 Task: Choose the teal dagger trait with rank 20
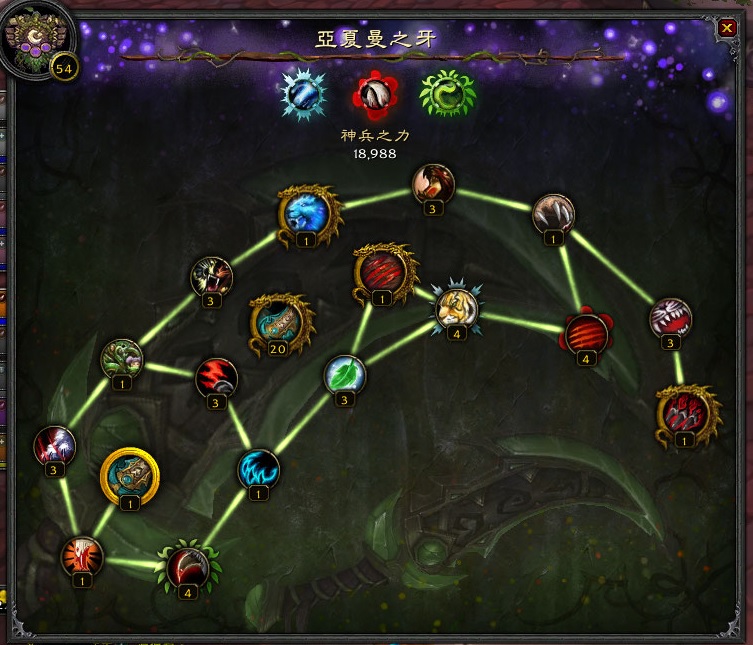(x=280, y=320)
